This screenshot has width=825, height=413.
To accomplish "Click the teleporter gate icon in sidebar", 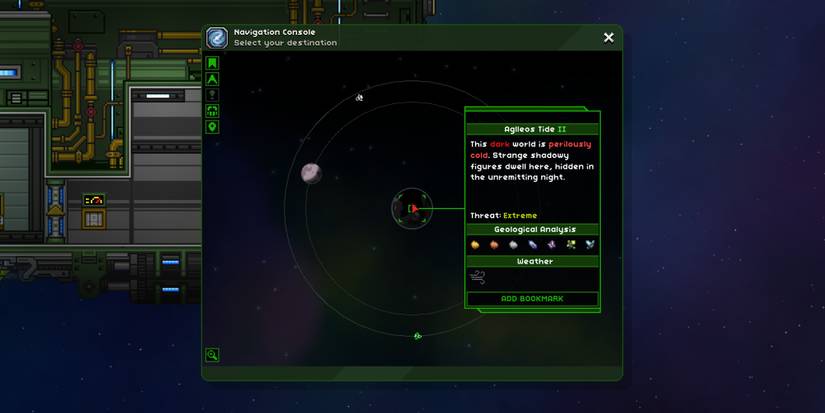I will click(212, 111).
